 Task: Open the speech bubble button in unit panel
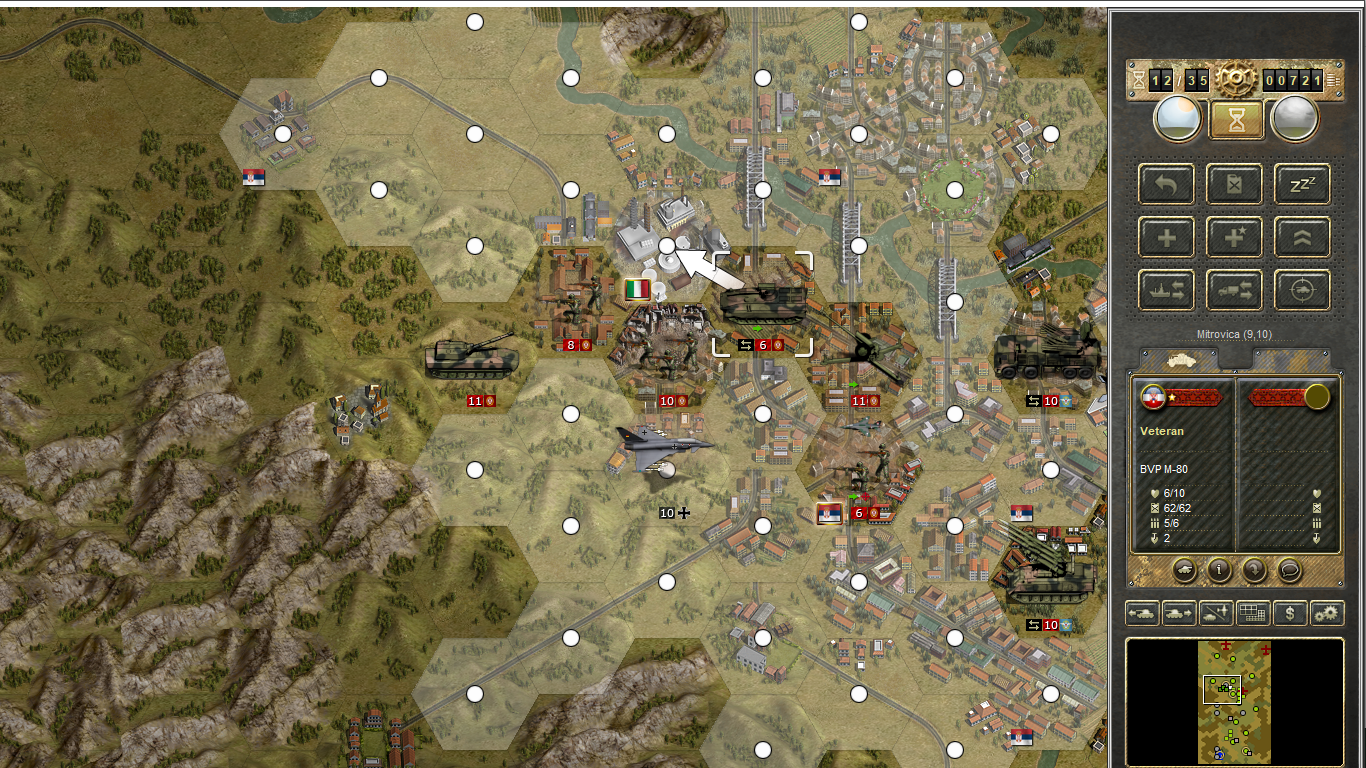[x=1290, y=570]
